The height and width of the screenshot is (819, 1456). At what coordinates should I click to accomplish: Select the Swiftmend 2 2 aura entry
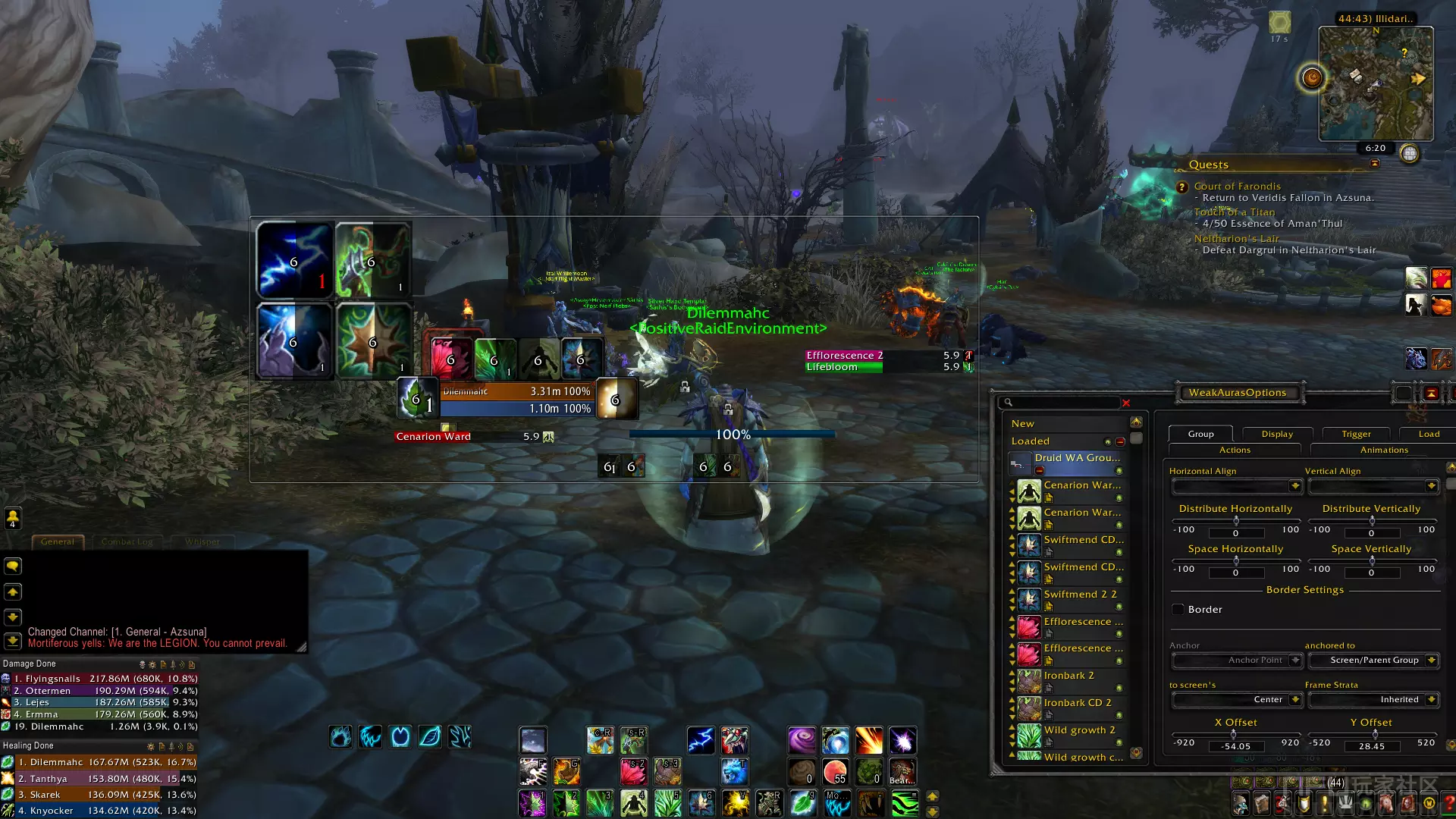click(x=1080, y=595)
